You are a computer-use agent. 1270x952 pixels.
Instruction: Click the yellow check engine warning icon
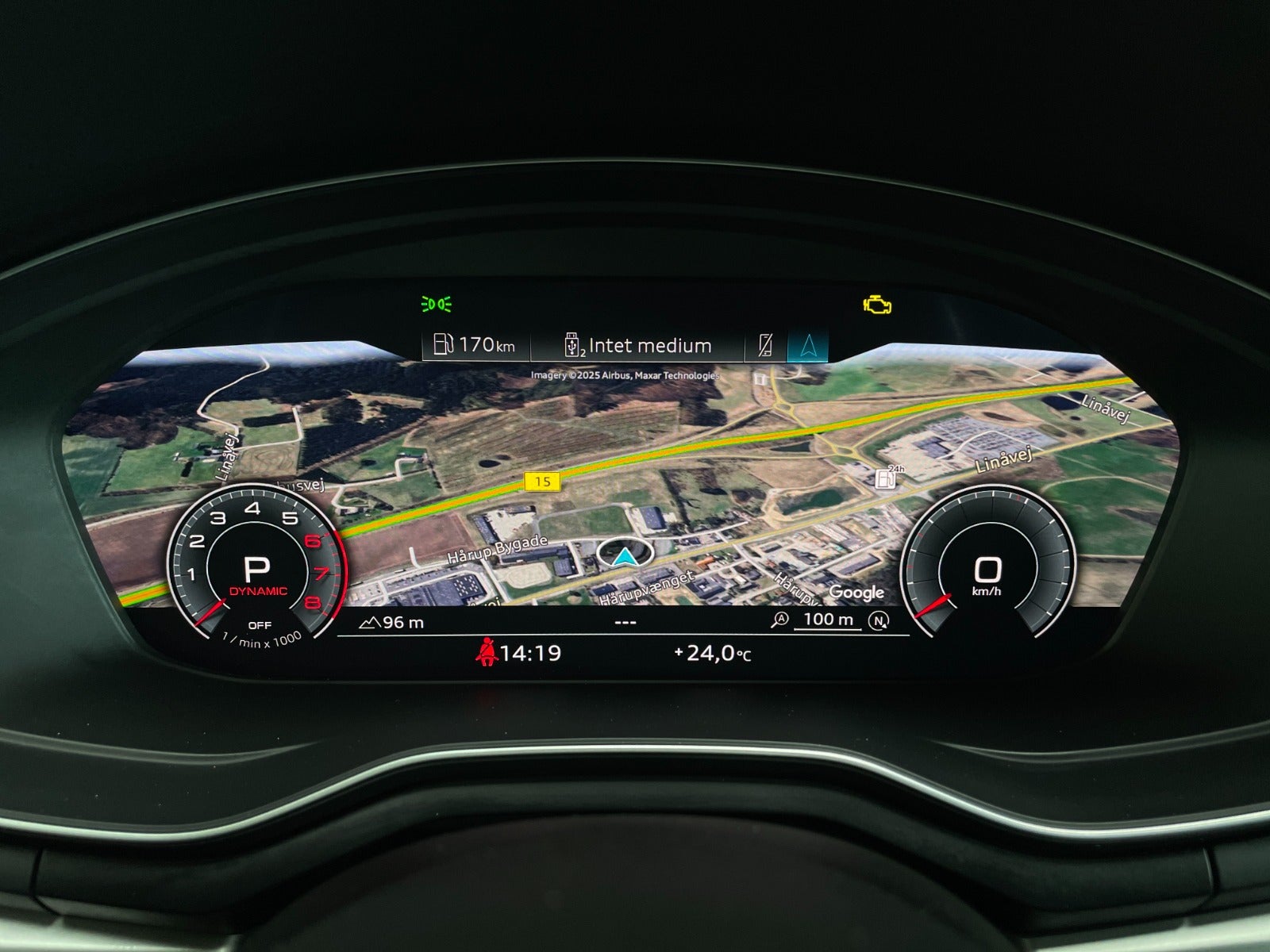(x=877, y=305)
